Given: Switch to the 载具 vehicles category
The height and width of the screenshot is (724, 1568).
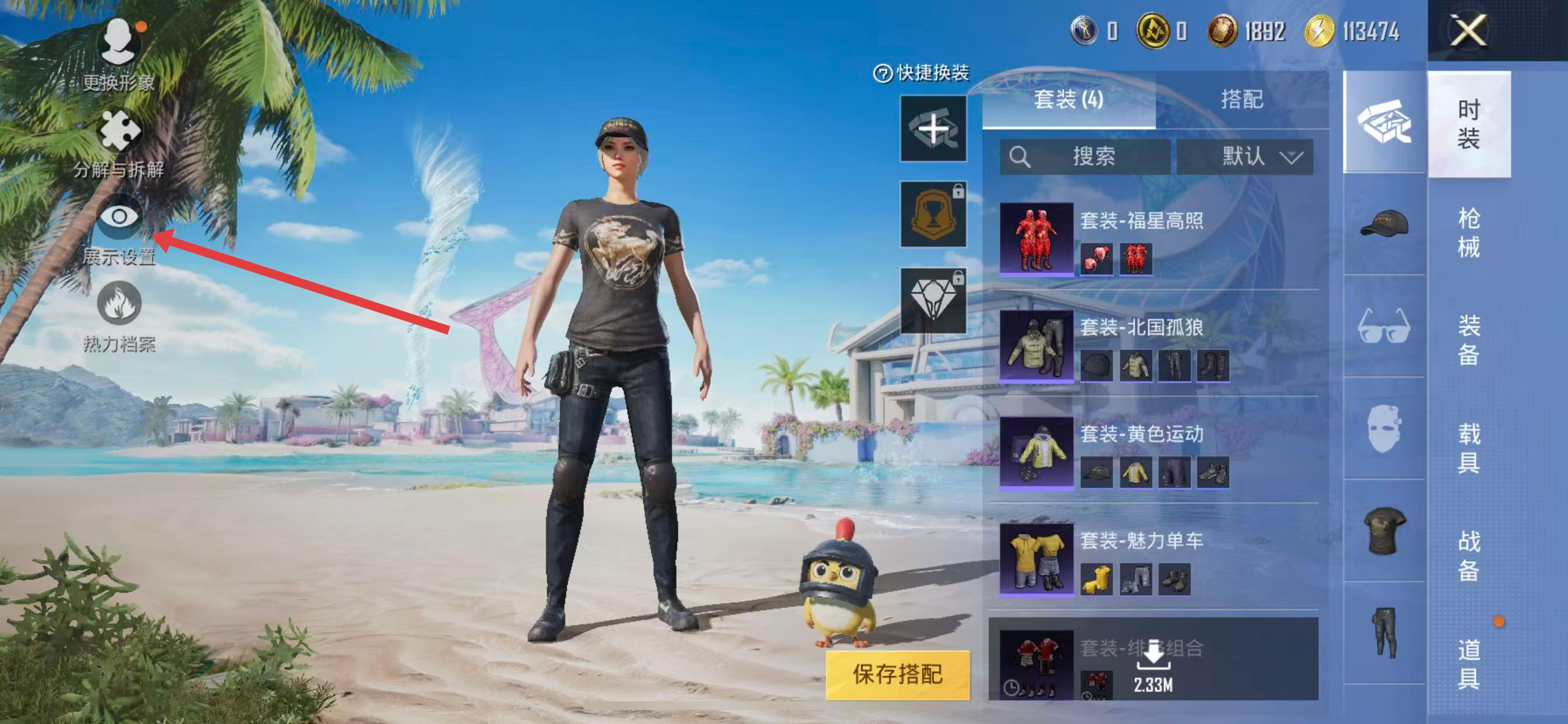Looking at the screenshot, I should (x=1468, y=448).
